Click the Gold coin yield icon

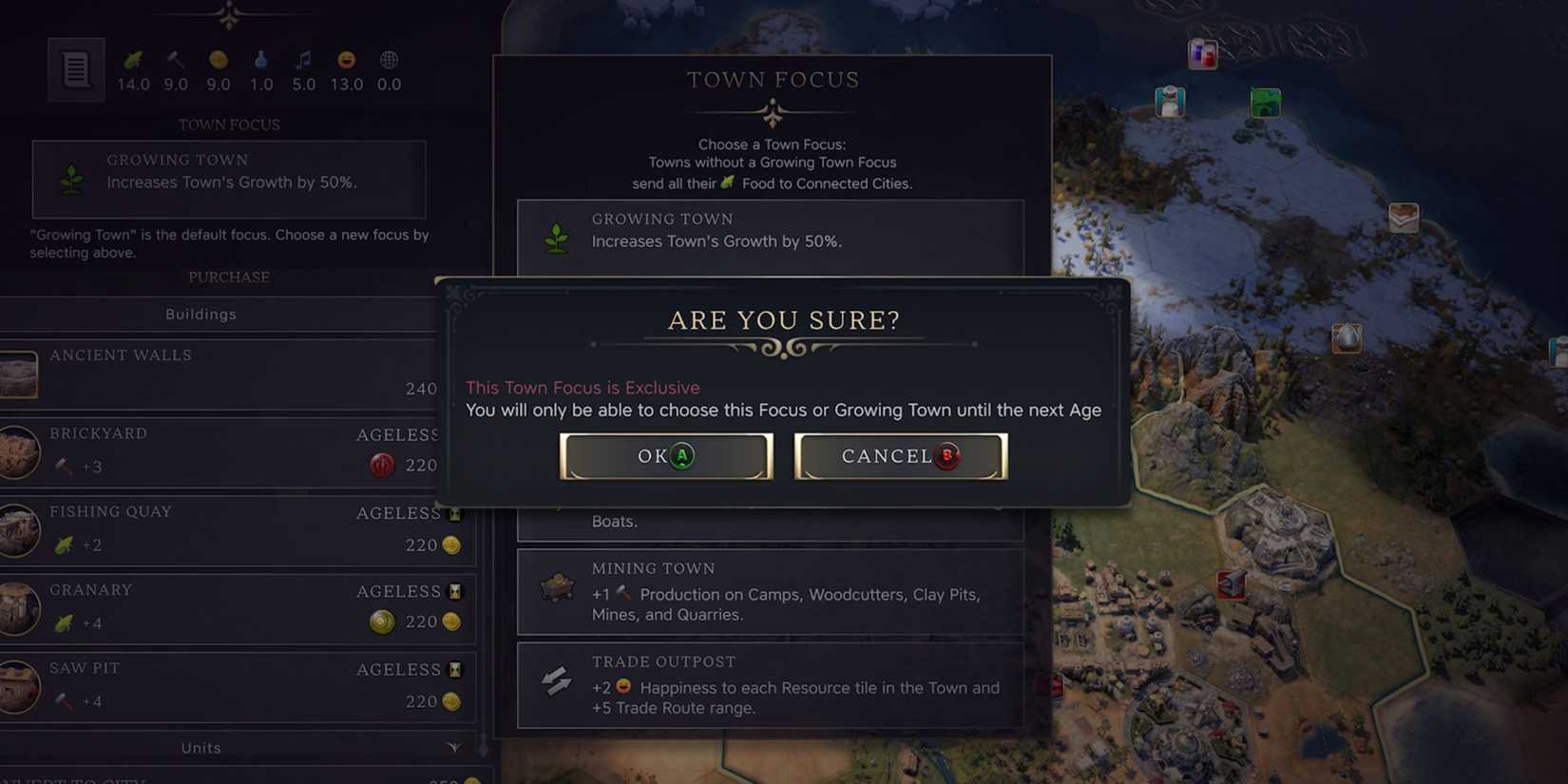tap(218, 60)
